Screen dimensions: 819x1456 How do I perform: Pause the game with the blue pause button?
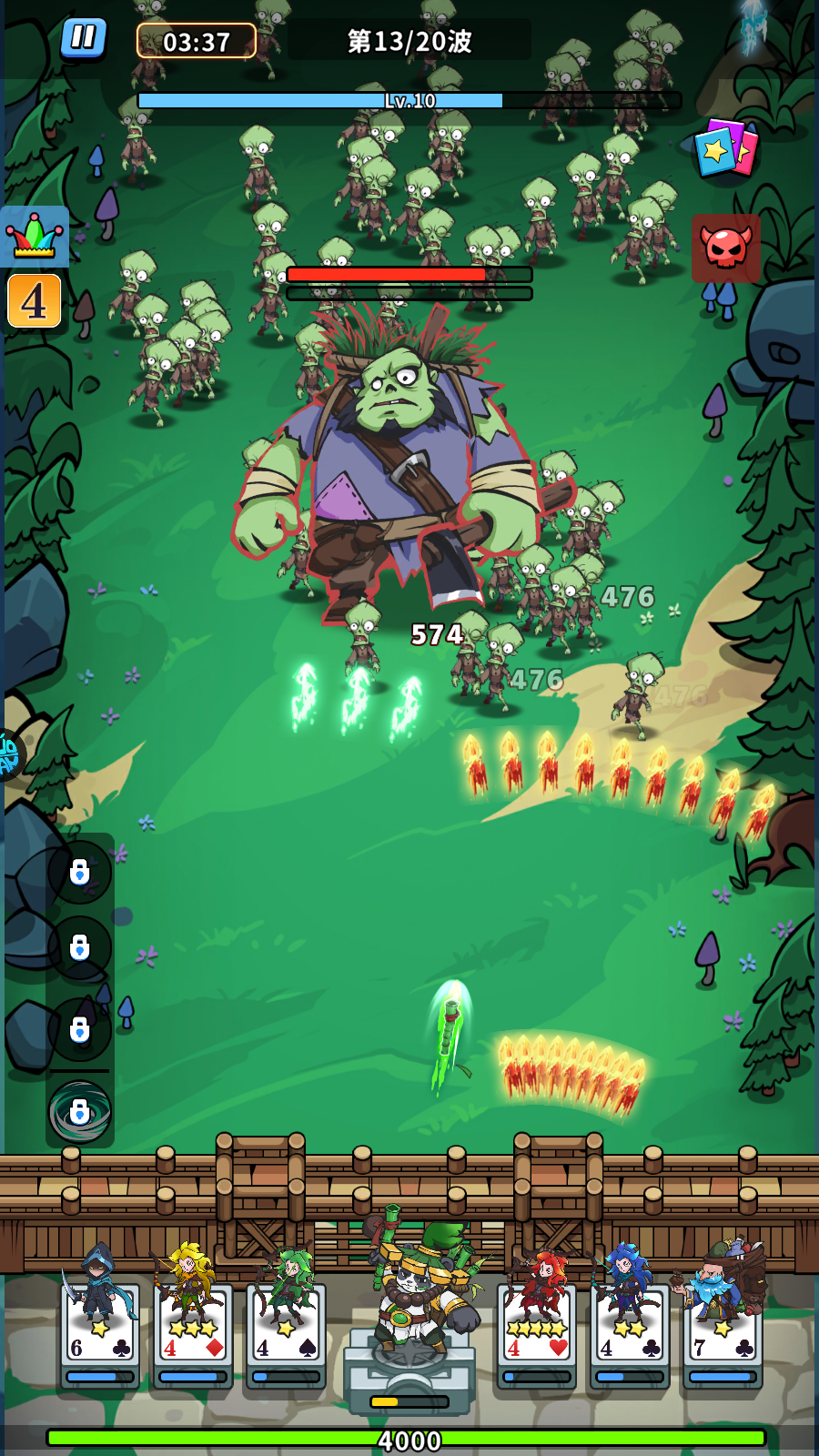84,38
